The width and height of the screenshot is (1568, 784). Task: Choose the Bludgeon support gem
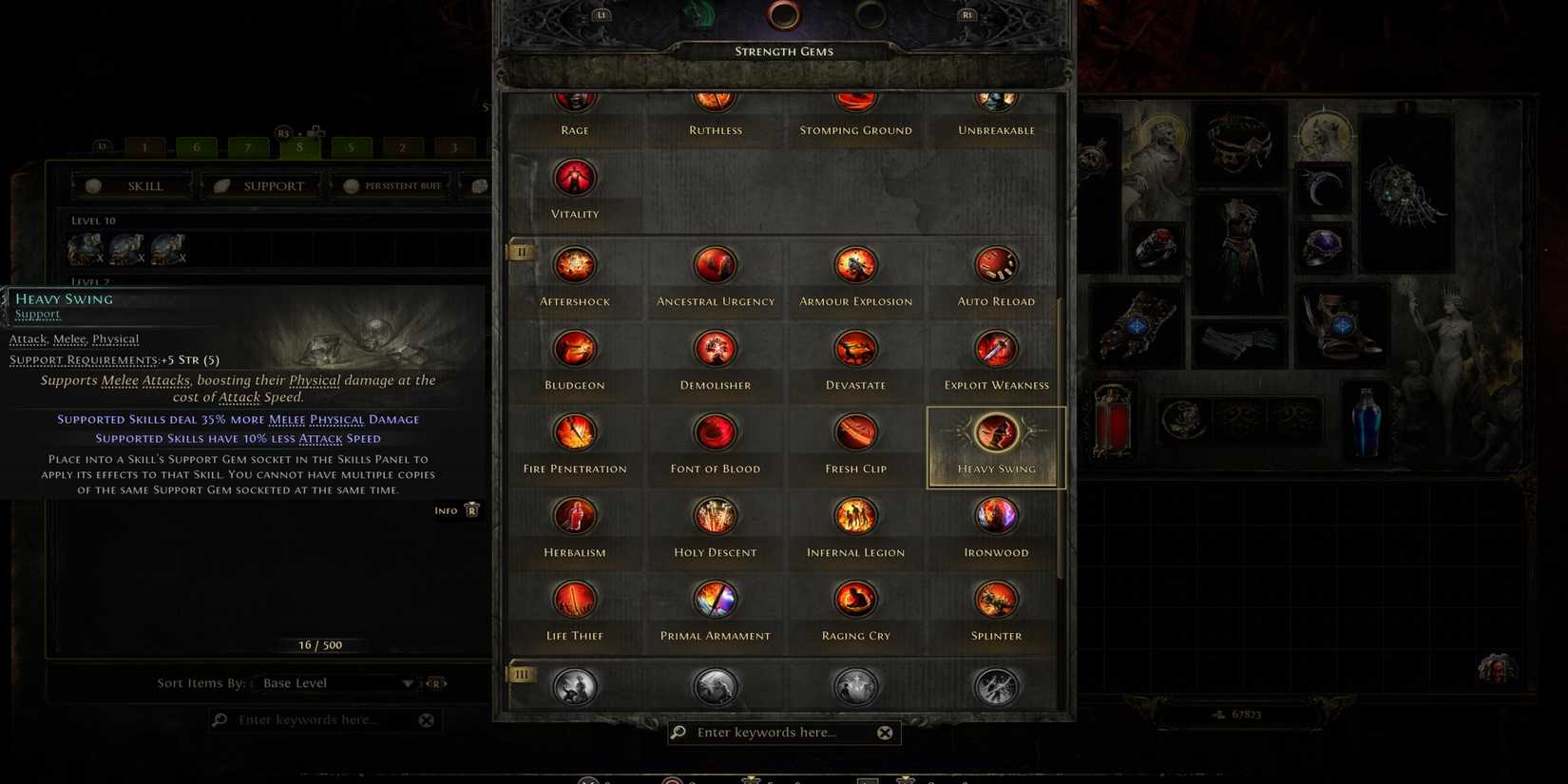pos(574,349)
